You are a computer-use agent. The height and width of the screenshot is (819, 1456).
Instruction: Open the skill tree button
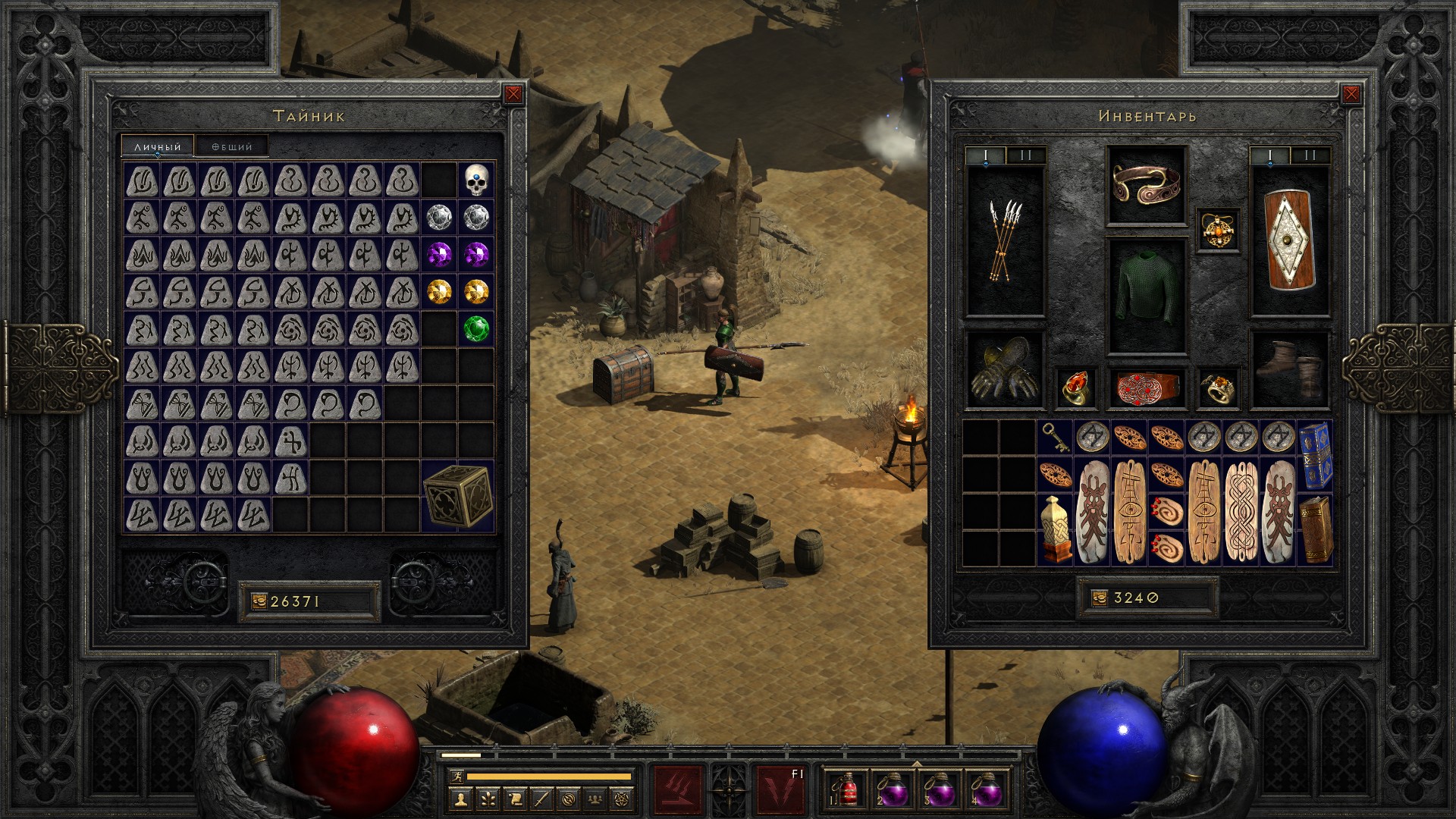[x=487, y=798]
